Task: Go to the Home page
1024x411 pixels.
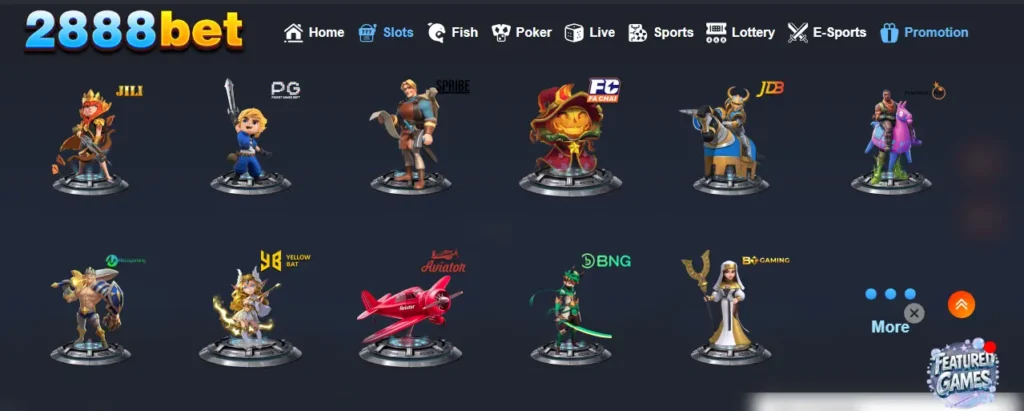Action: coord(314,32)
